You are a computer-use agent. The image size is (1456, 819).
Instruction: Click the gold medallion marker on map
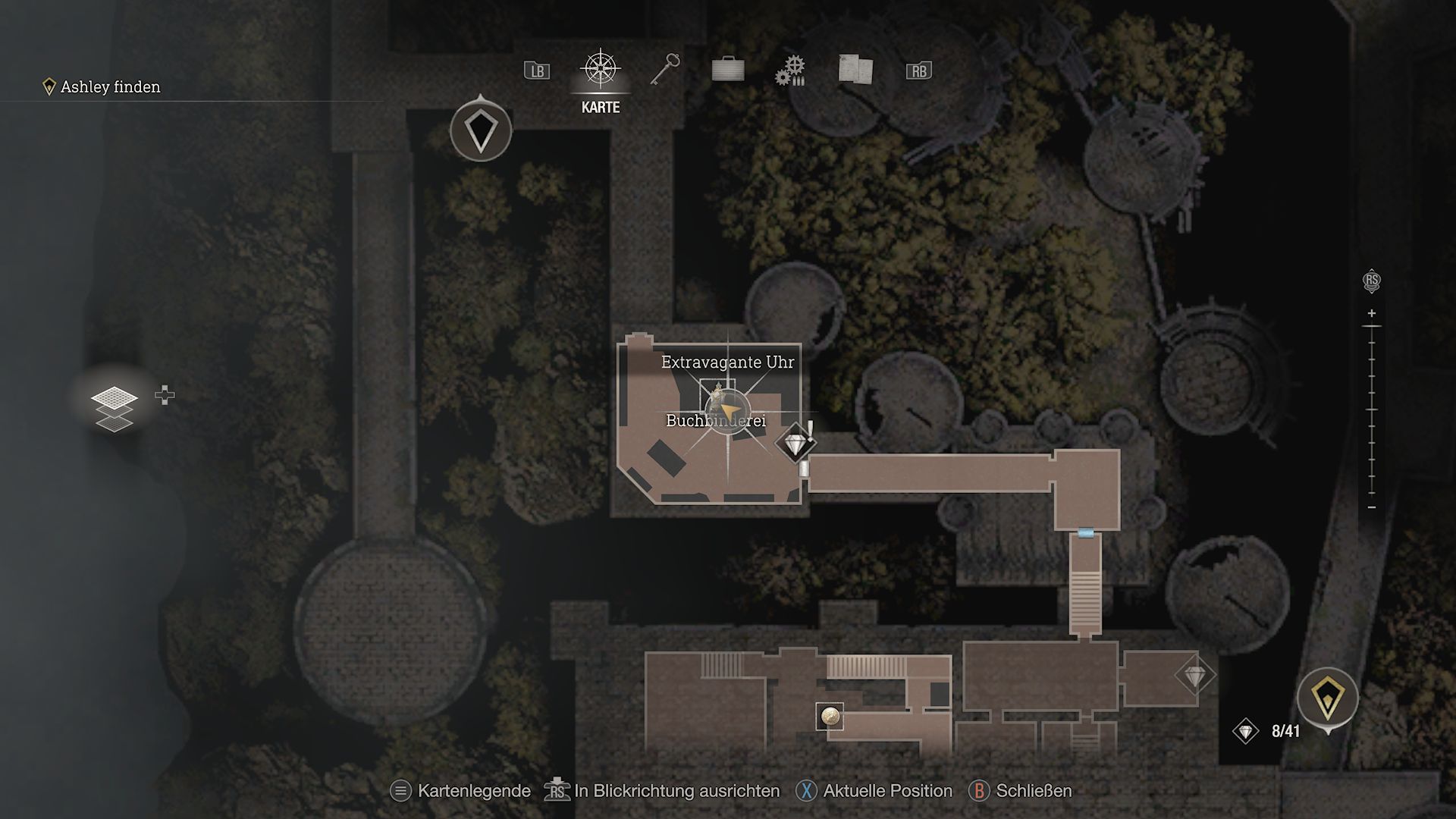point(830,715)
